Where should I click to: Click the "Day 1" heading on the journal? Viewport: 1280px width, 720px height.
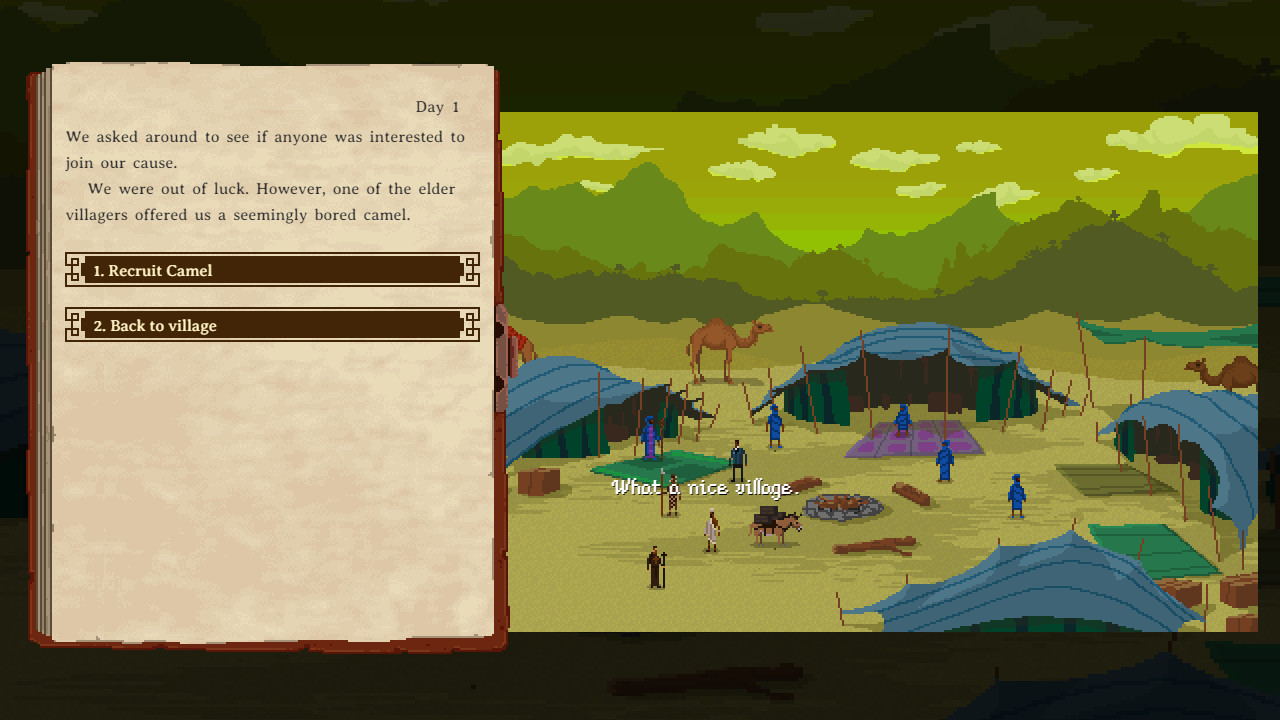click(x=438, y=106)
